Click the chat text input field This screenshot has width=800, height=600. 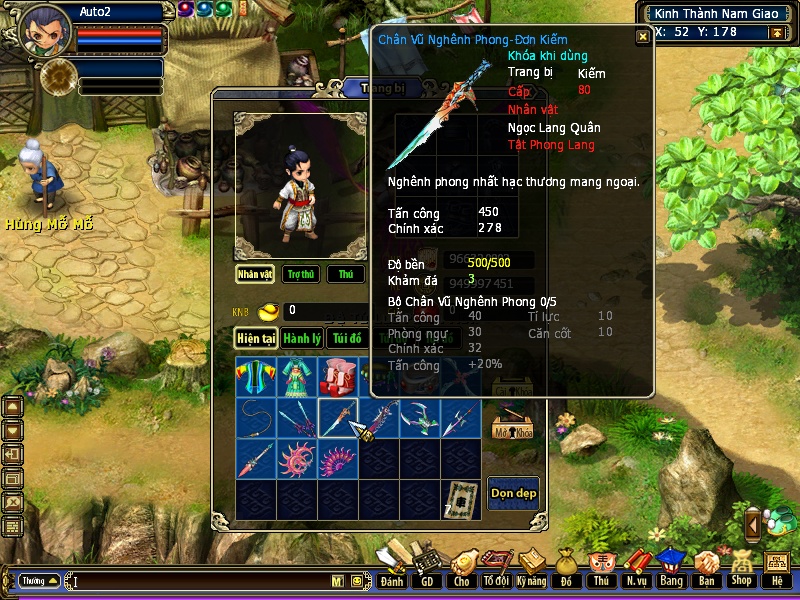(x=200, y=581)
